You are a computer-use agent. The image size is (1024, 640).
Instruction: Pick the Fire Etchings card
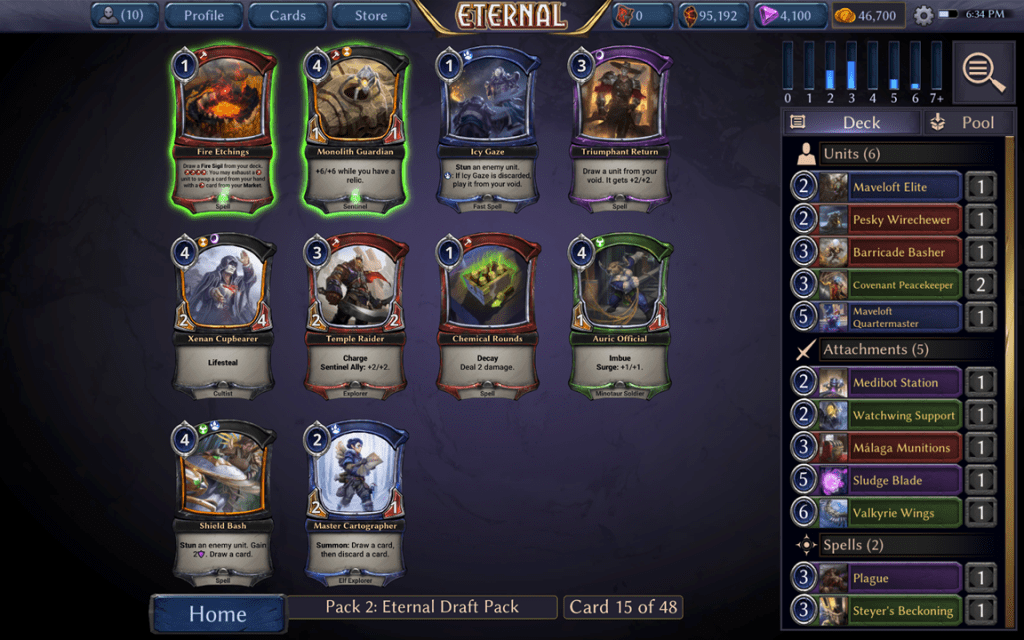pyautogui.click(x=224, y=128)
